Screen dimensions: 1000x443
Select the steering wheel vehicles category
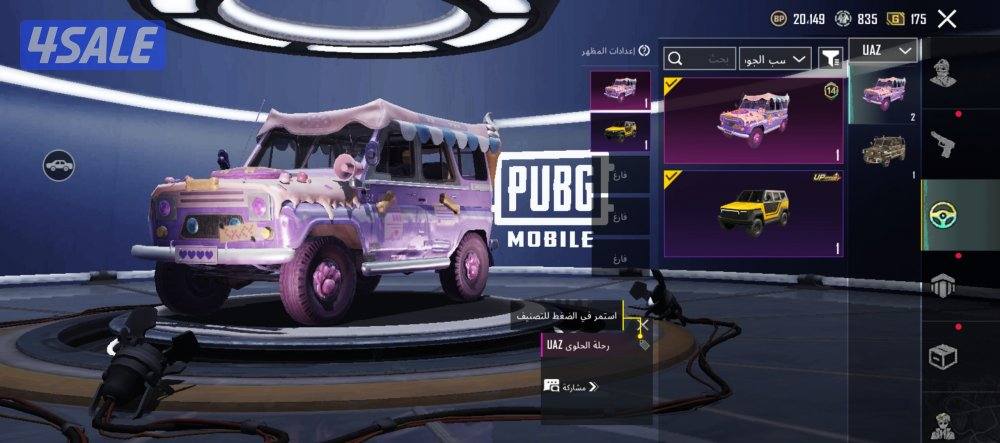[x=943, y=213]
